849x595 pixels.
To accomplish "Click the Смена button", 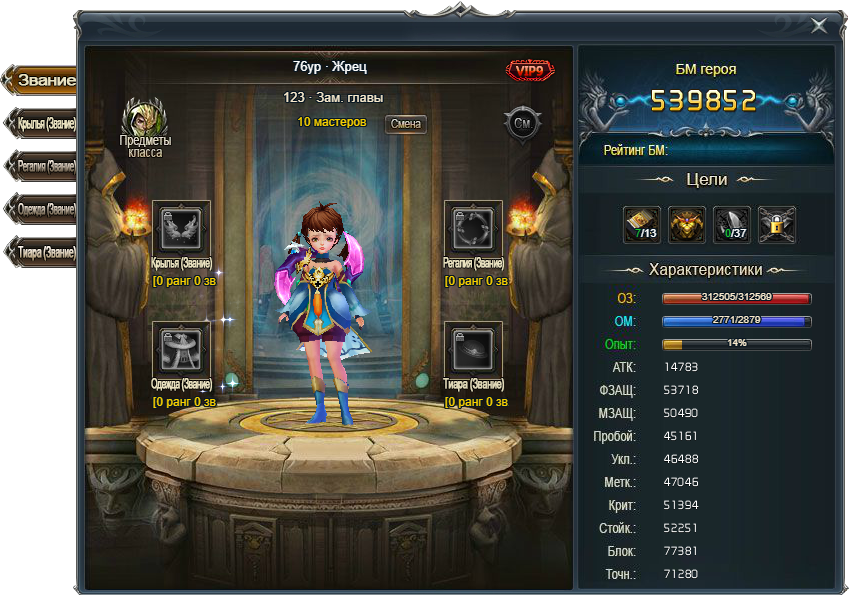I will pyautogui.click(x=405, y=124).
